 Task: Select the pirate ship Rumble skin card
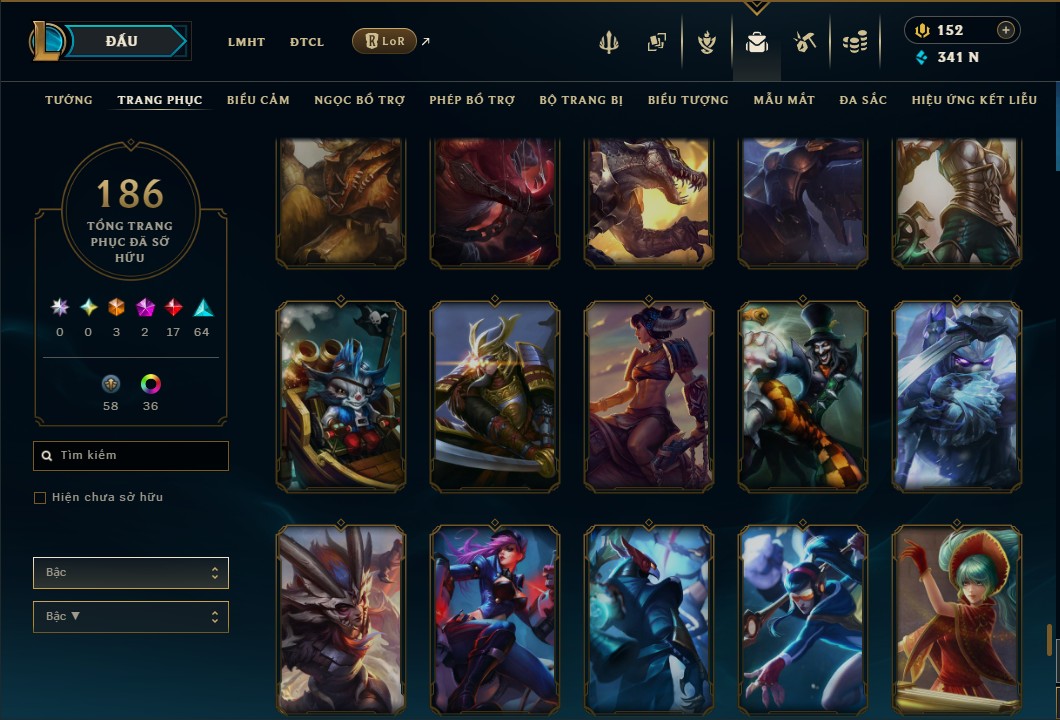[x=341, y=397]
